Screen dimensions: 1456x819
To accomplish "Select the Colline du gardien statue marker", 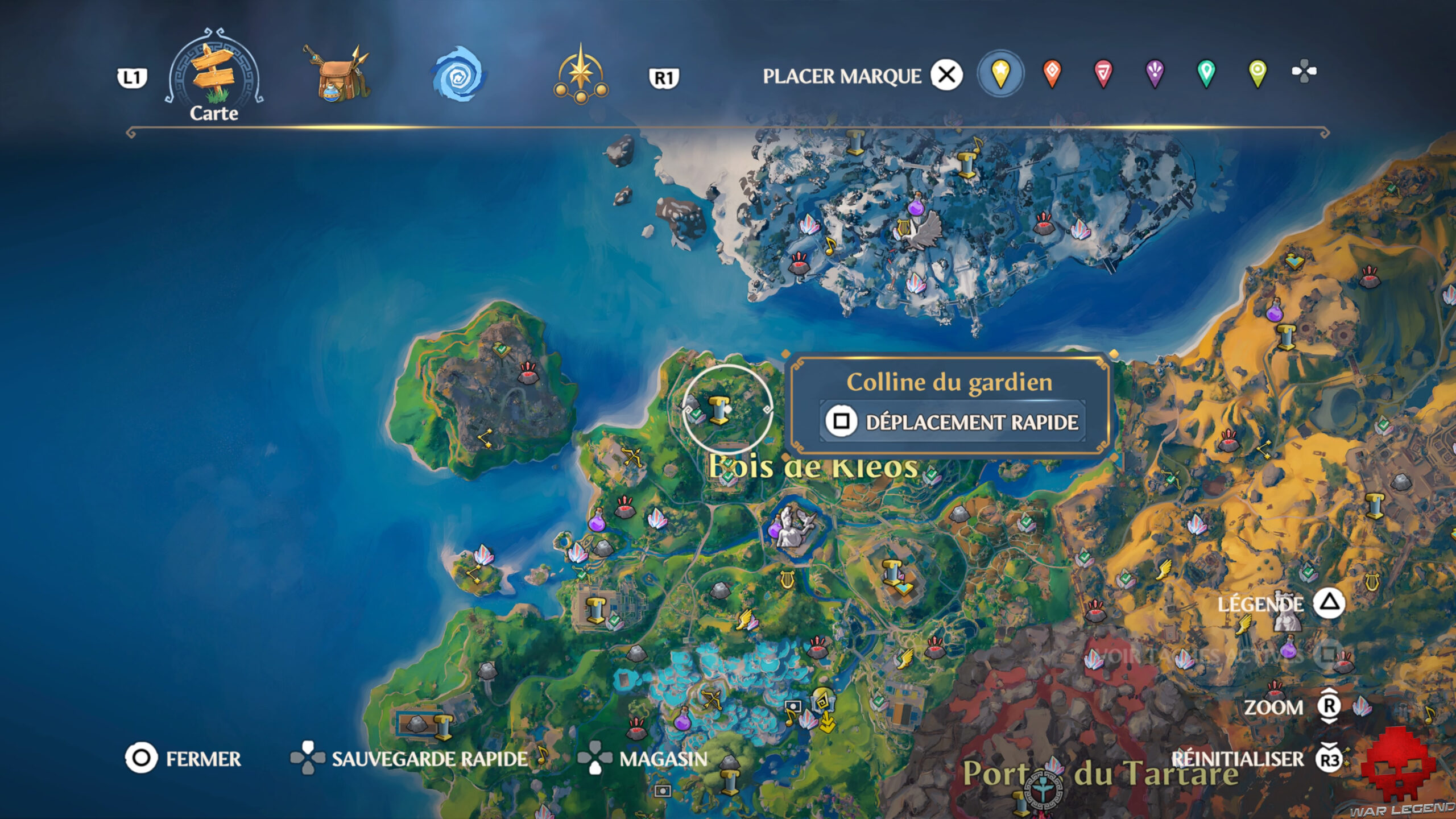I will coord(719,410).
